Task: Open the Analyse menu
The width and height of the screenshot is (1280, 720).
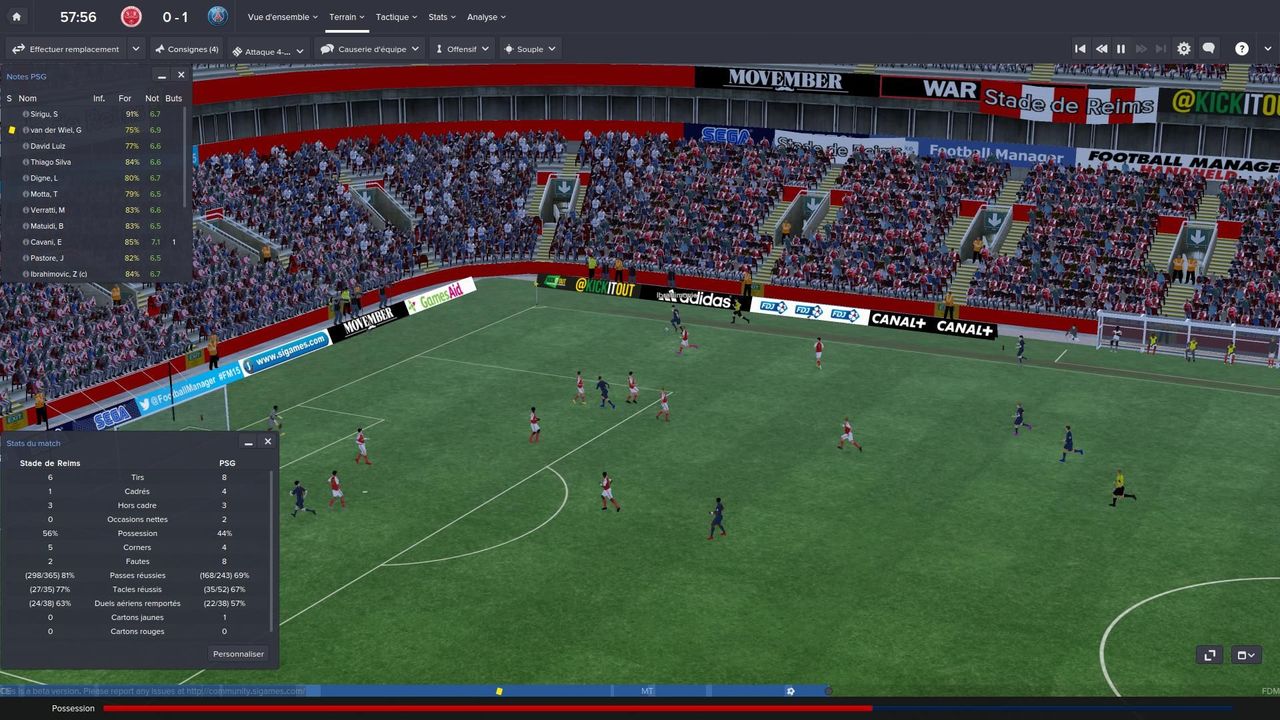Action: 486,17
